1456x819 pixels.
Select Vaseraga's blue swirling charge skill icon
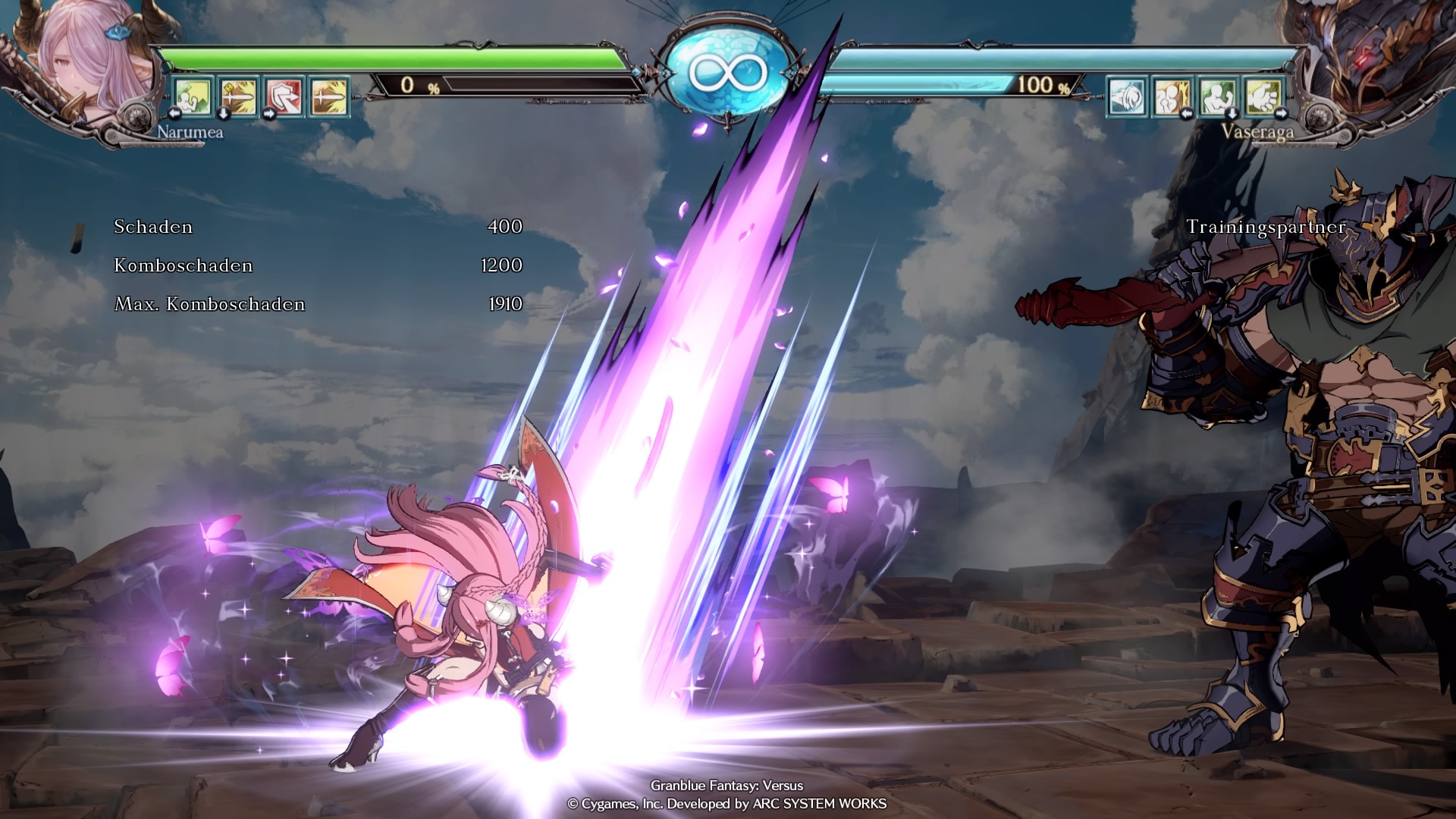pos(1127,96)
